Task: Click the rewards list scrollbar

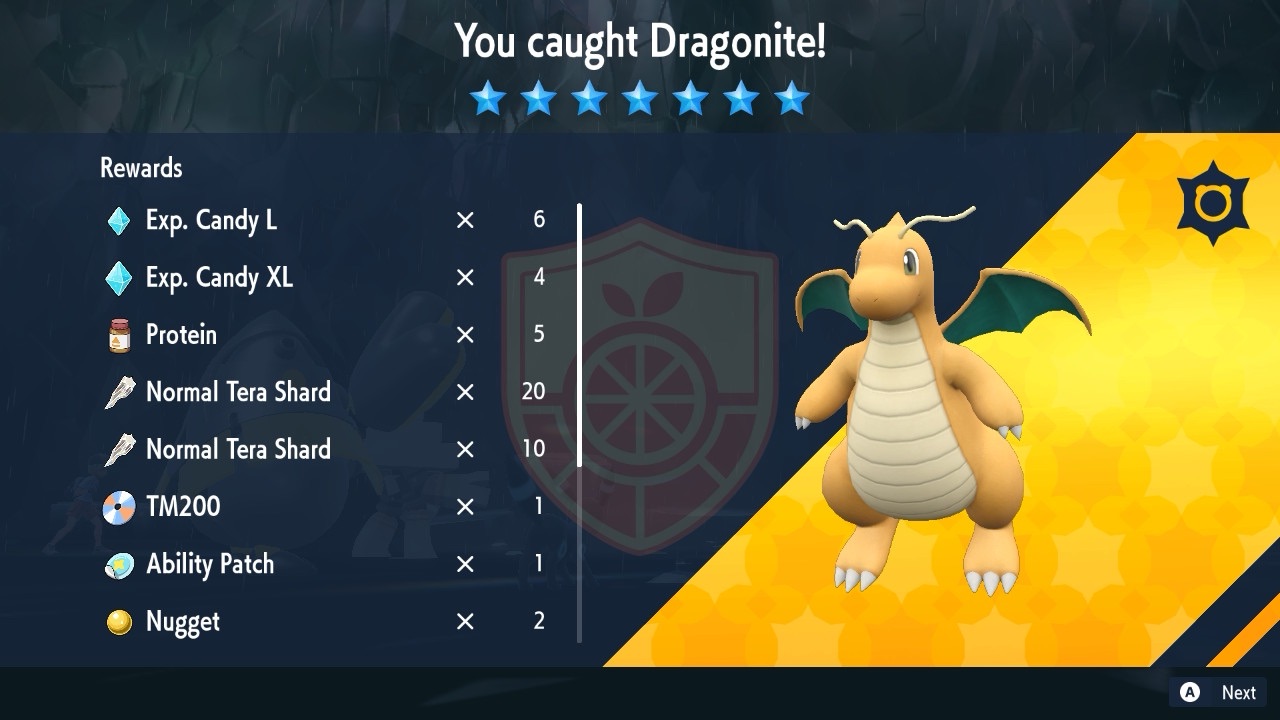Action: tap(579, 335)
